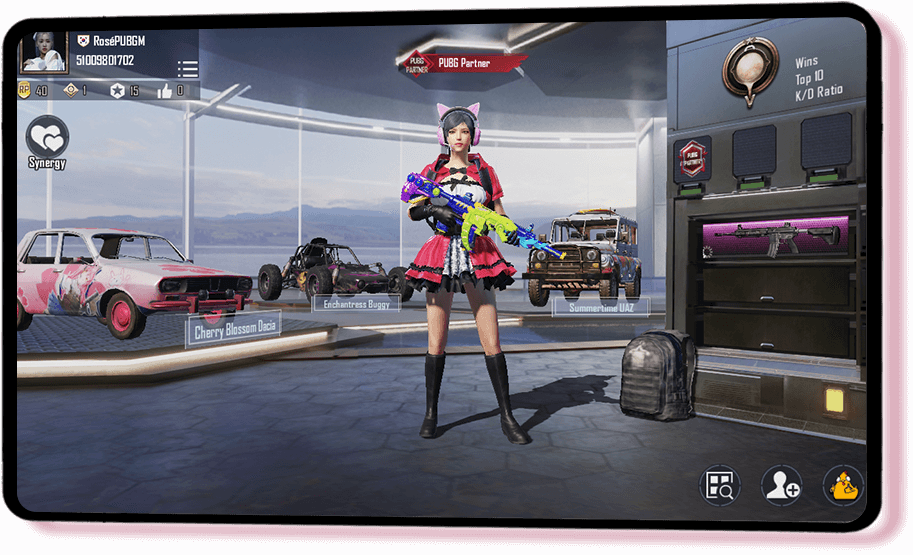The height and width of the screenshot is (555, 913).
Task: Select the Cherry Blossom Dacia label
Action: (233, 328)
